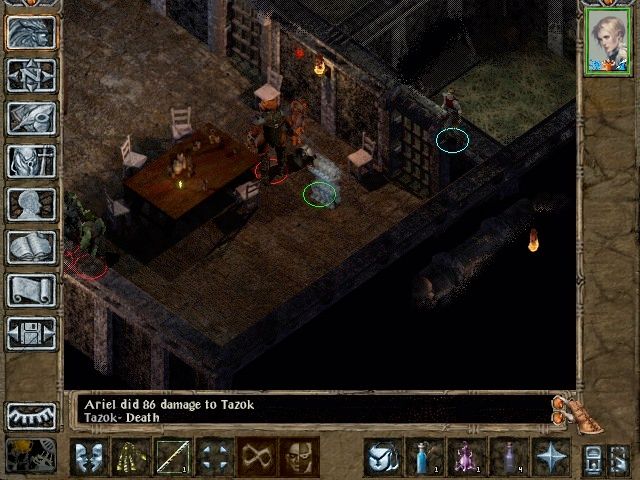Open game options via floppy disk icon
This screenshot has width=640, height=480.
pos(31,332)
